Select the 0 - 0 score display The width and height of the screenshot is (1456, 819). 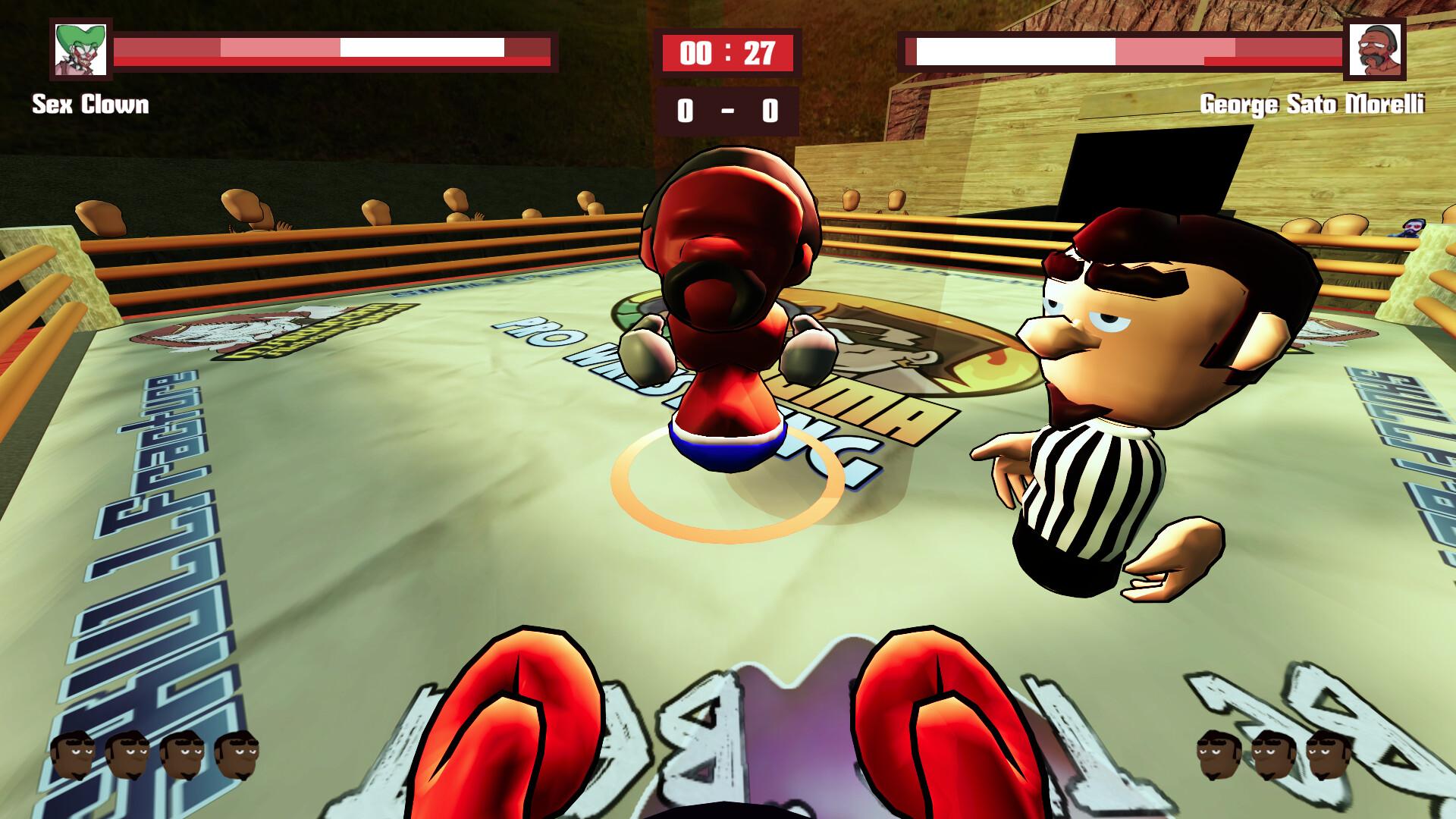726,111
